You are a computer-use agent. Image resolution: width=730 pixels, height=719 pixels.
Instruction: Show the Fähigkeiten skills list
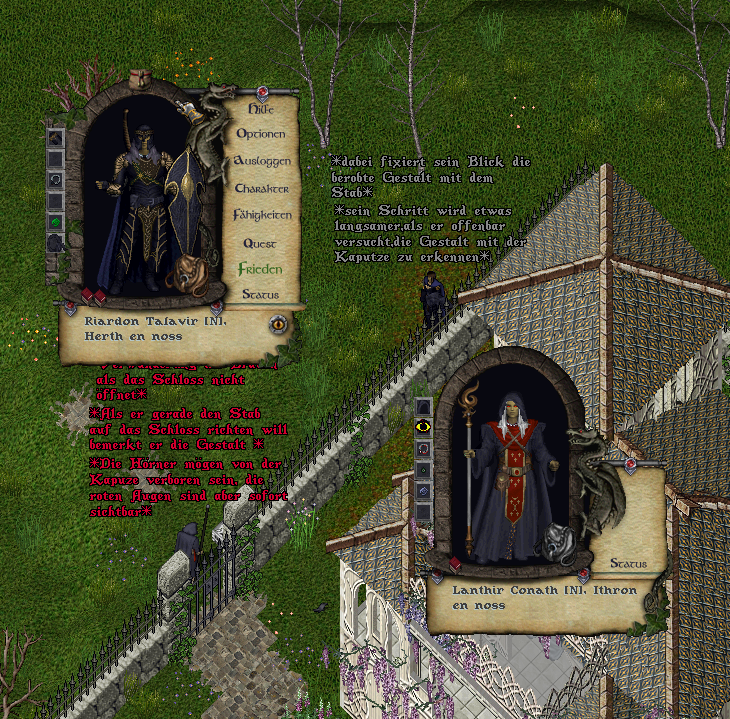262,215
